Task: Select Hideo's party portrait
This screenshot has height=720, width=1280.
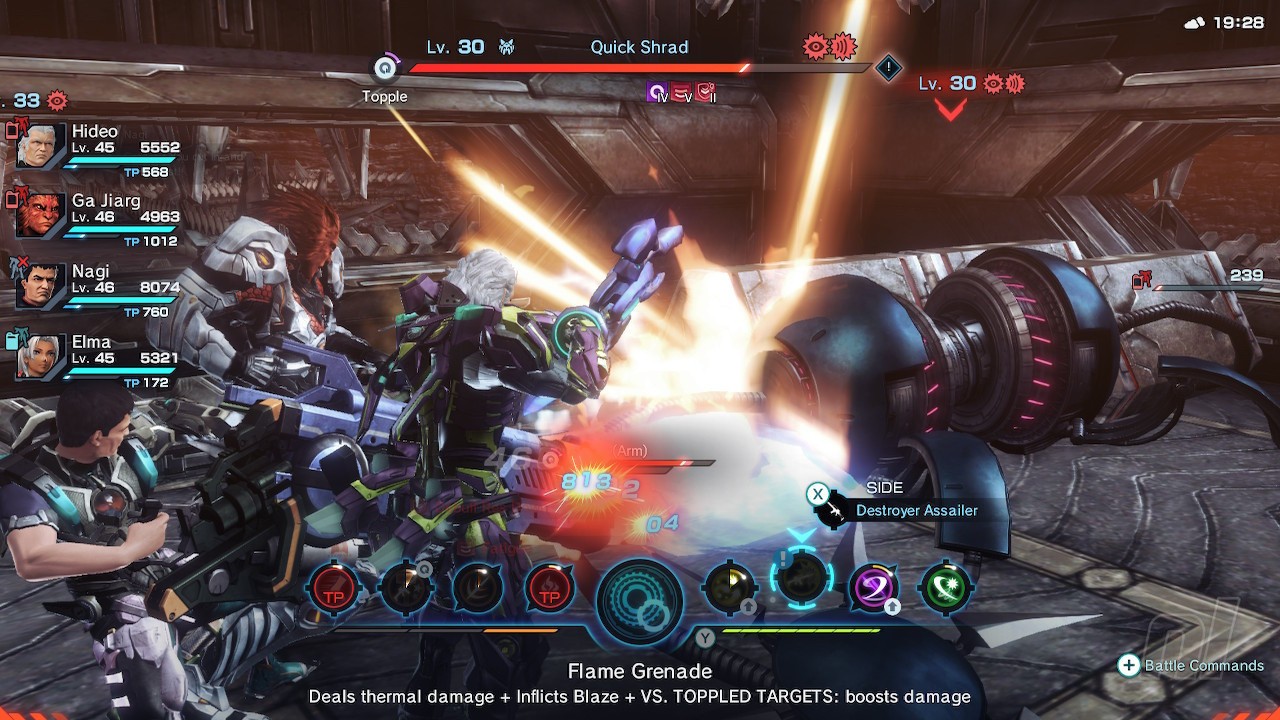Action: [x=42, y=146]
